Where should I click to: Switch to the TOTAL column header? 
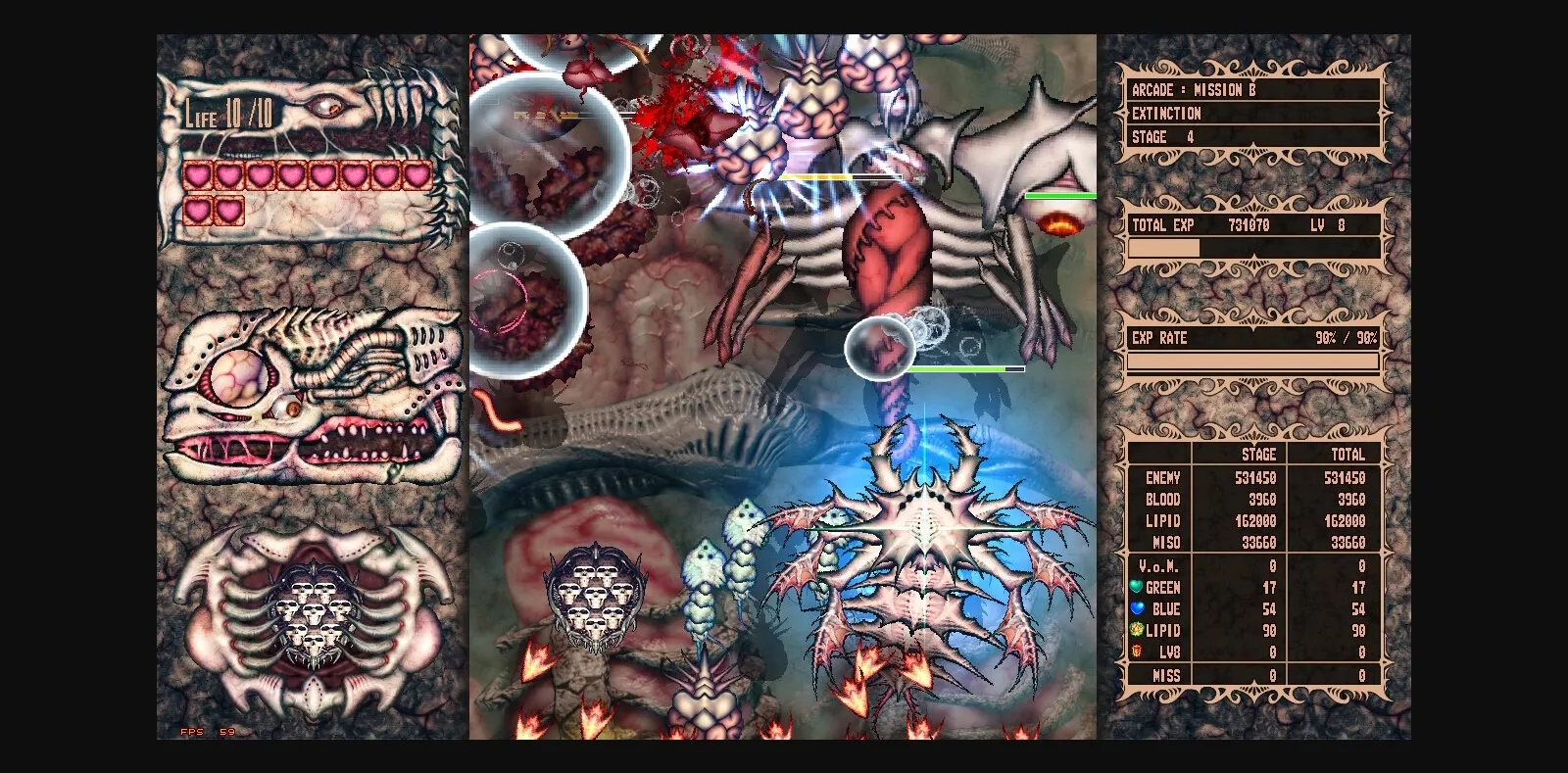pyautogui.click(x=1349, y=455)
